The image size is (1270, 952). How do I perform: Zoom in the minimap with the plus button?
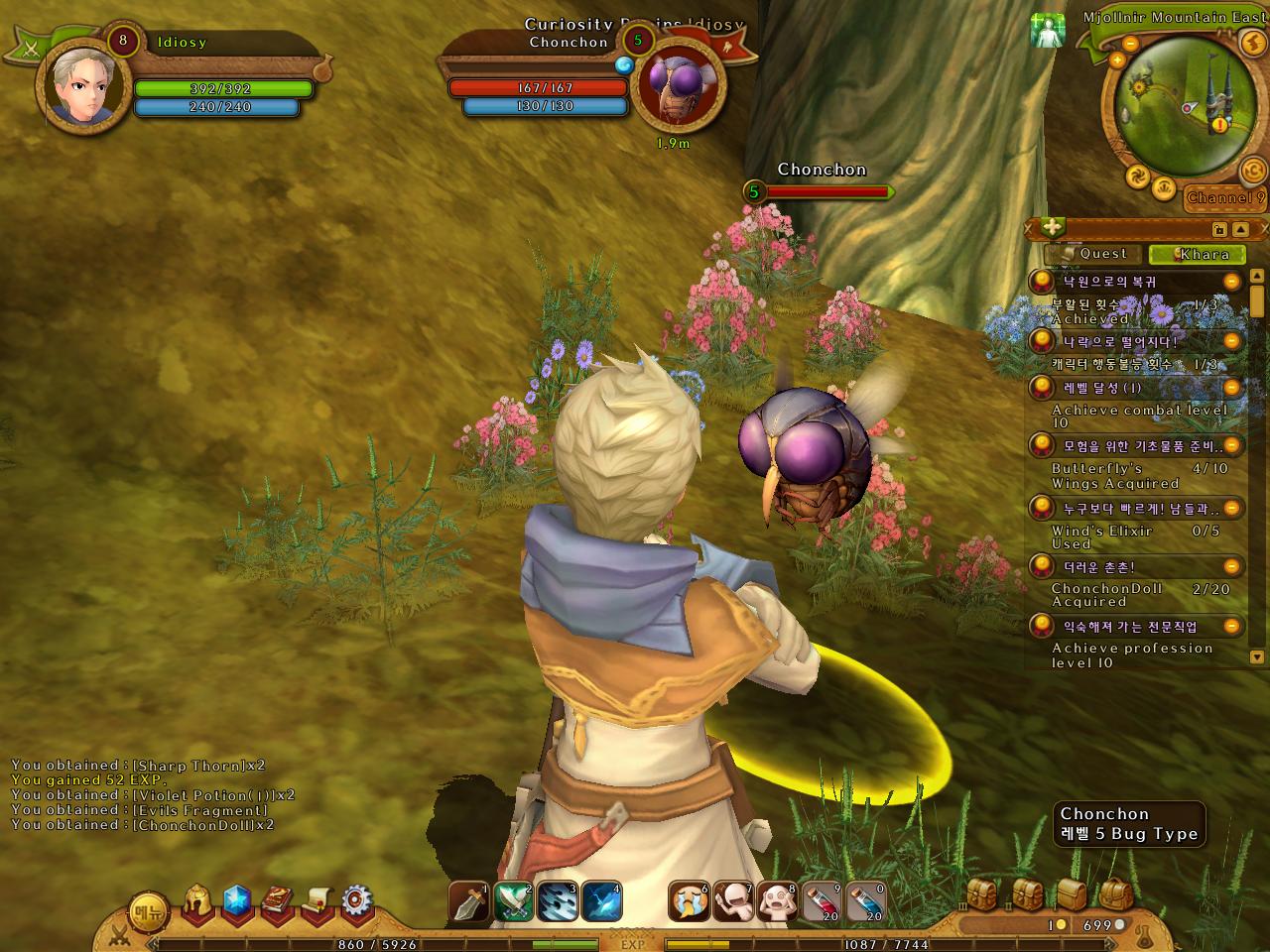tap(1117, 60)
